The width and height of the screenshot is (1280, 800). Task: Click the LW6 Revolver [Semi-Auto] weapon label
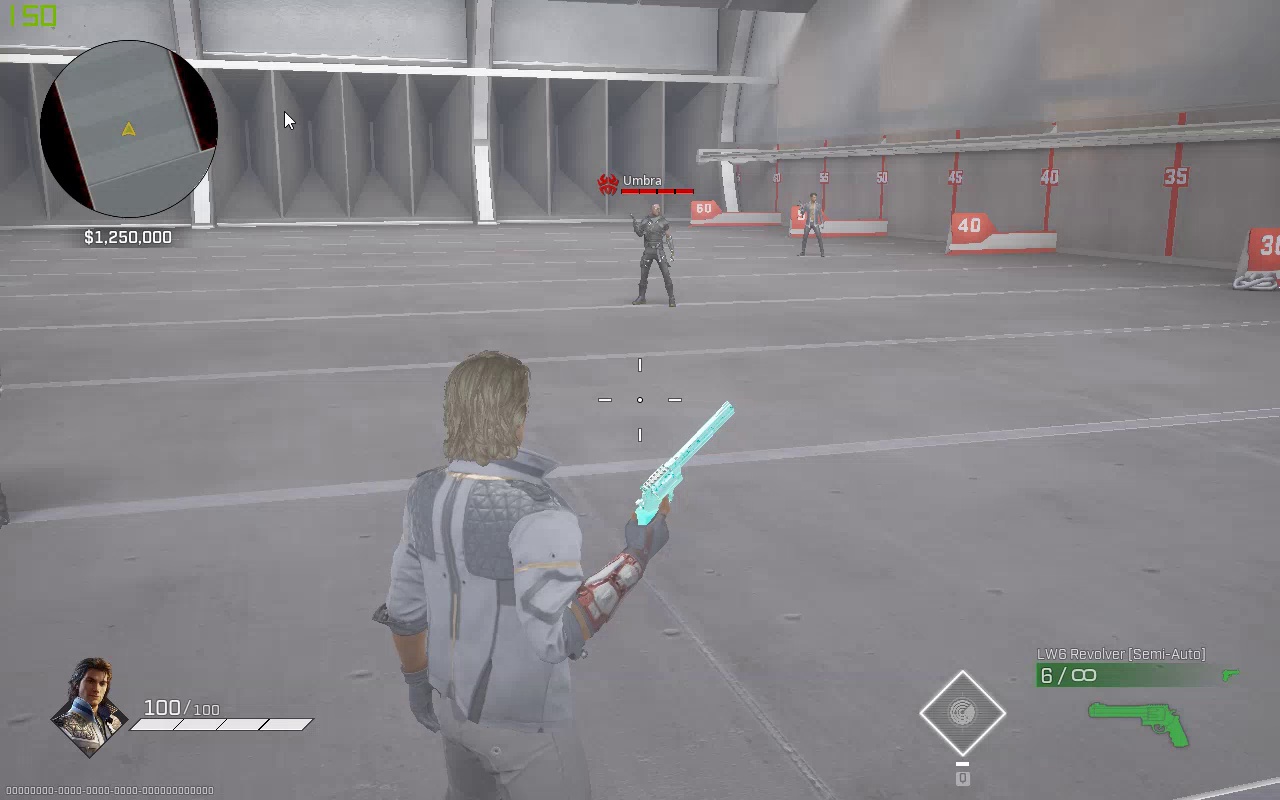[x=1120, y=652]
